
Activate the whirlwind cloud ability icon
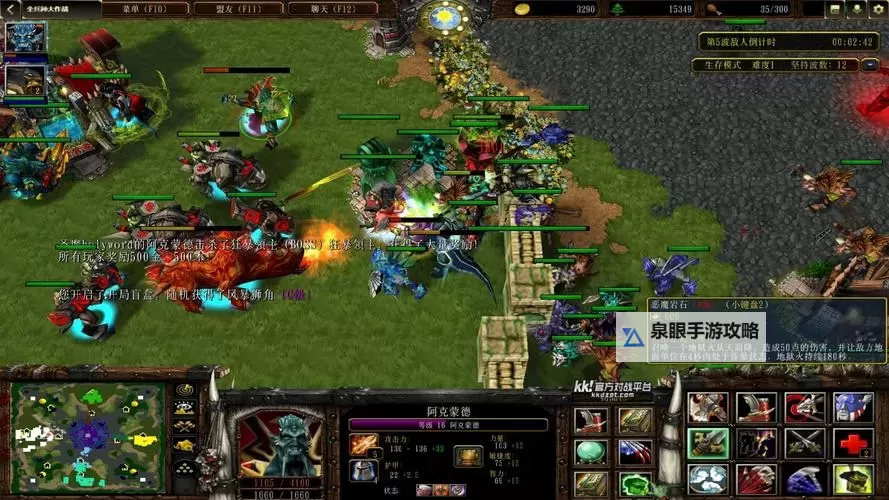(707, 479)
